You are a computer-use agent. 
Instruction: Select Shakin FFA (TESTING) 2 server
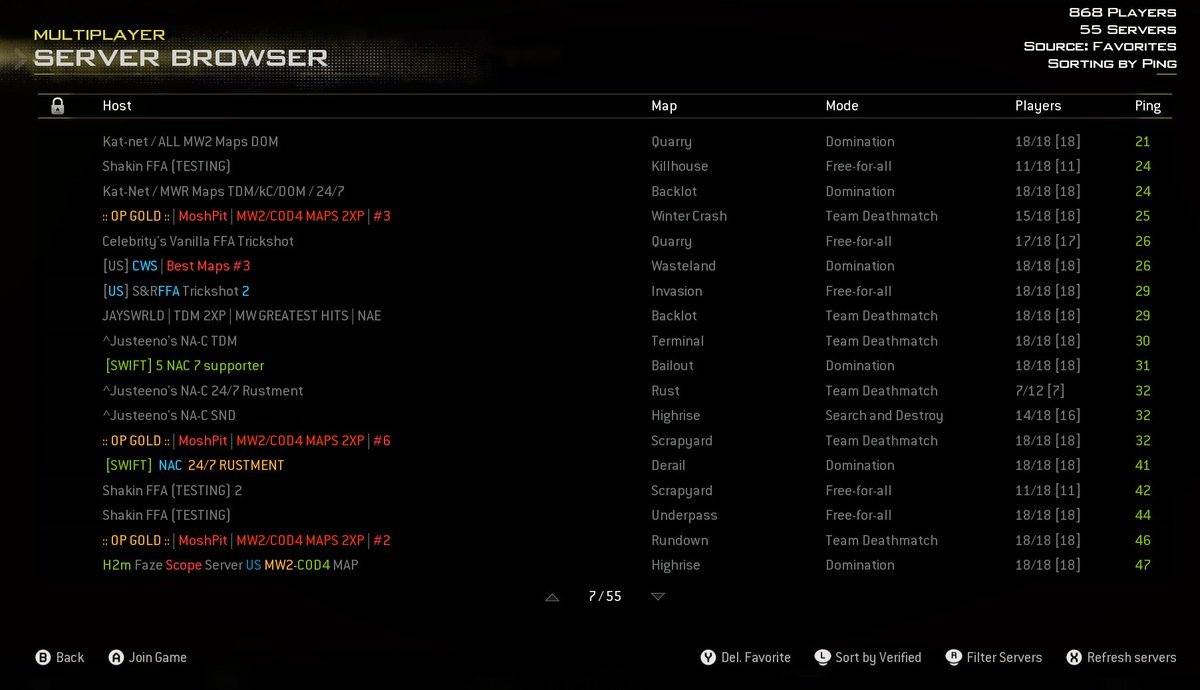click(172, 491)
